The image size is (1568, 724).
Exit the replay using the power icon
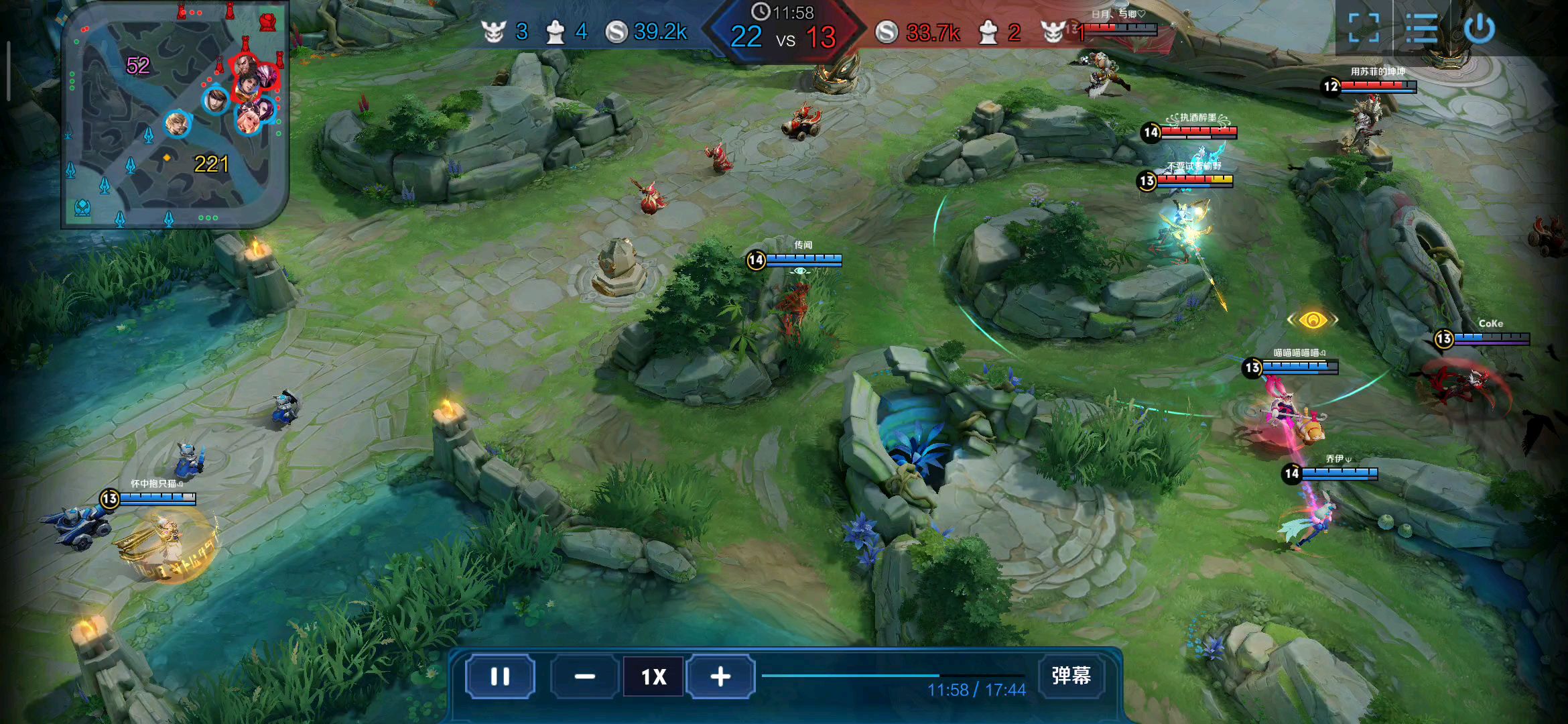(1480, 28)
